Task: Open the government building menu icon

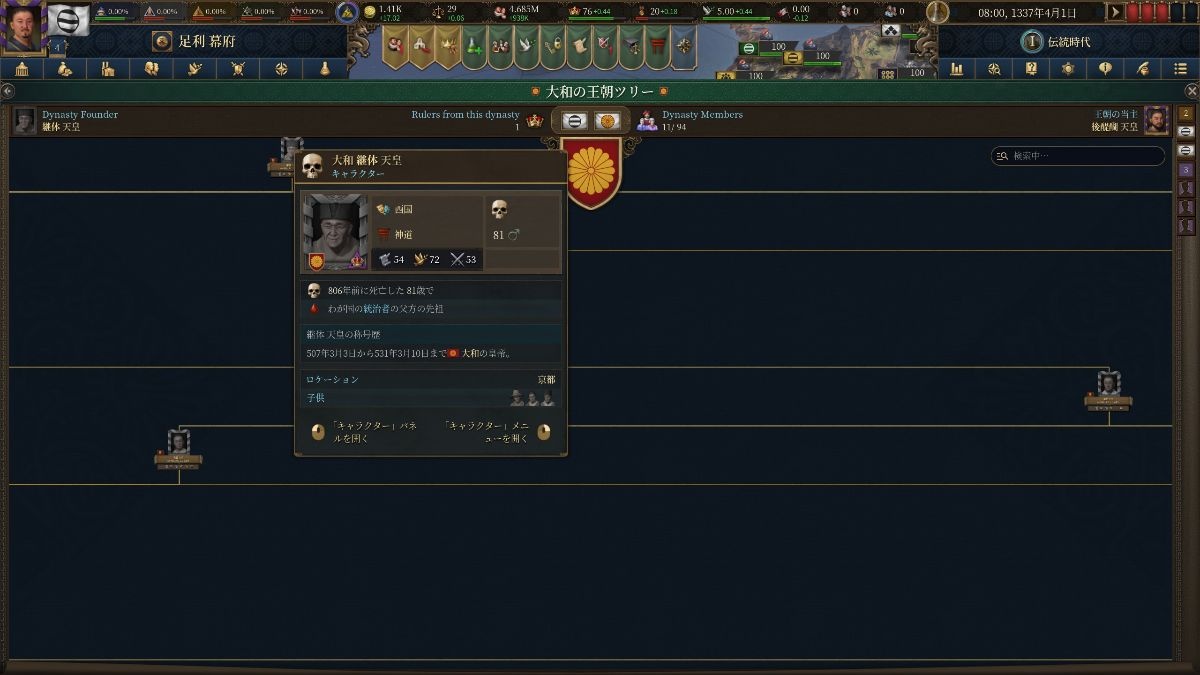Action: click(21, 69)
